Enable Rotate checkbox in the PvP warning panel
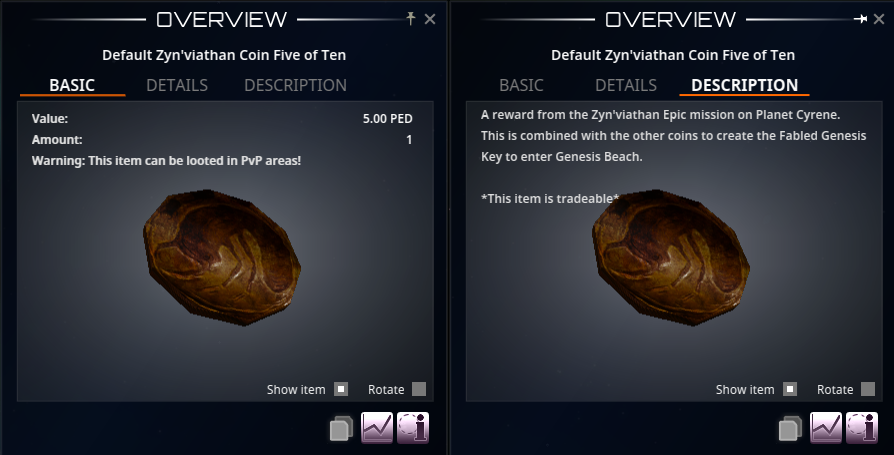Viewport: 894px width, 455px height. tap(419, 389)
